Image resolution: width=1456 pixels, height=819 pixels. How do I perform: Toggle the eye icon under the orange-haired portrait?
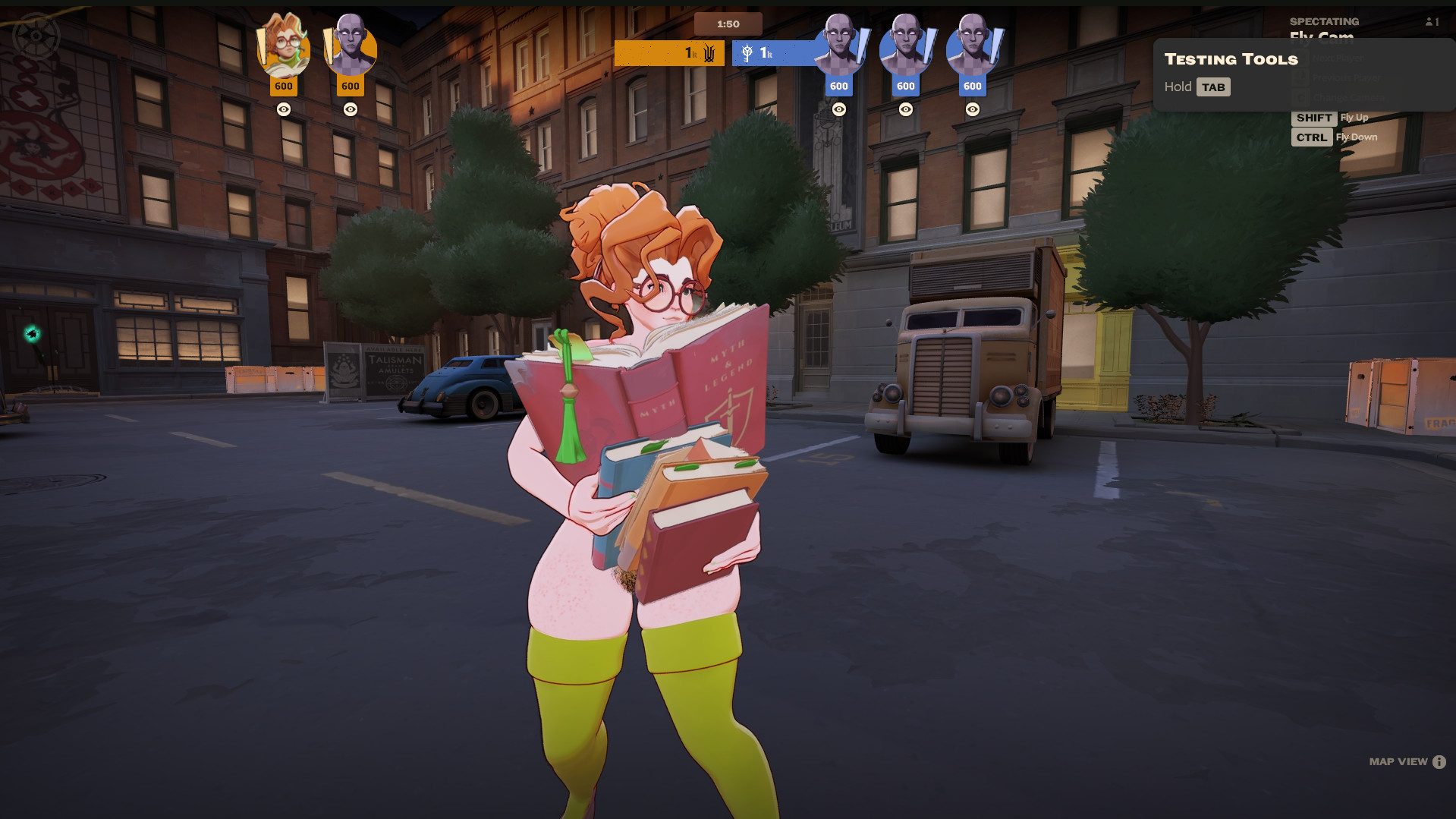click(284, 109)
